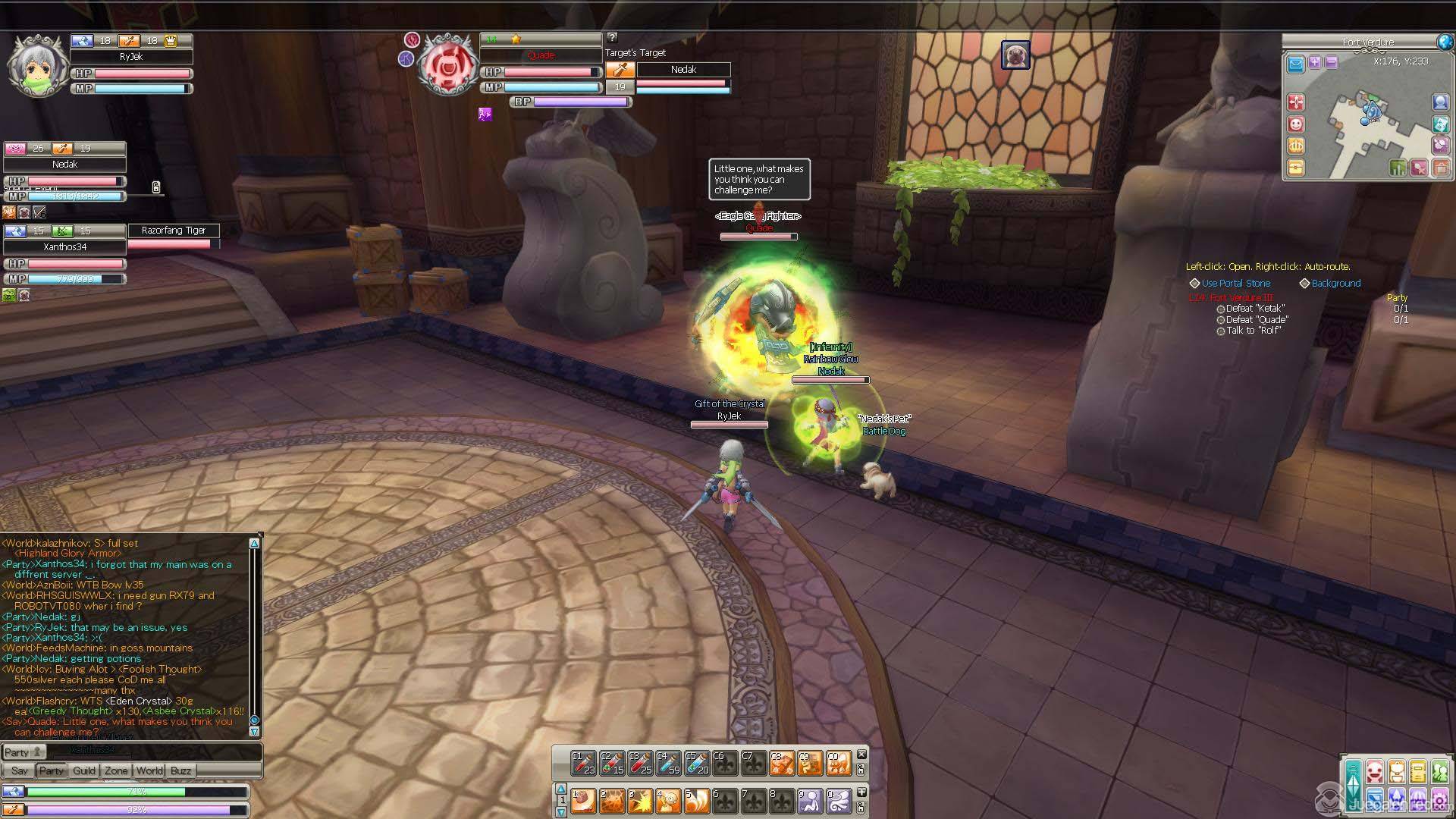Click the Use Portal Stone link
Viewport: 1456px width, 819px height.
tap(1235, 284)
